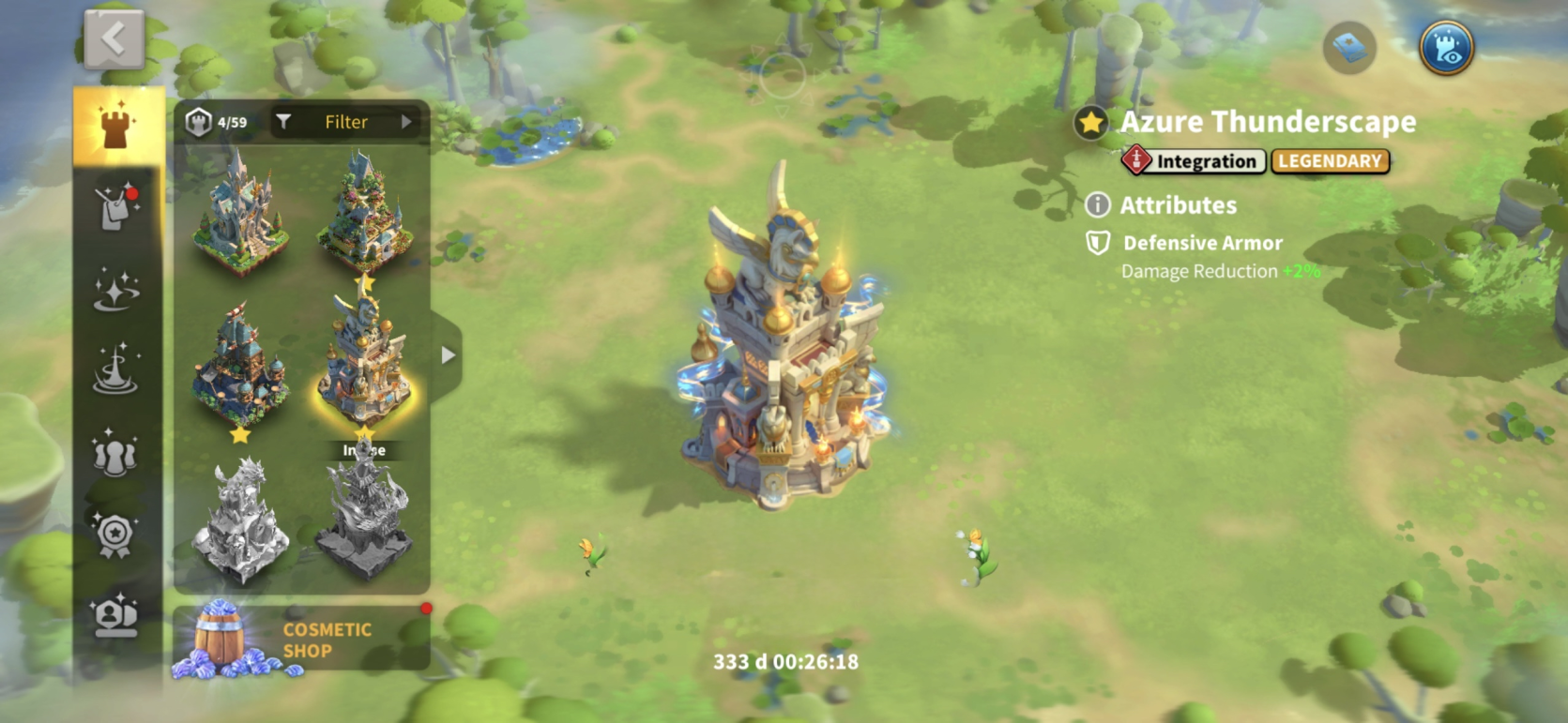
Task: Go back using the arrow button
Action: (x=114, y=39)
